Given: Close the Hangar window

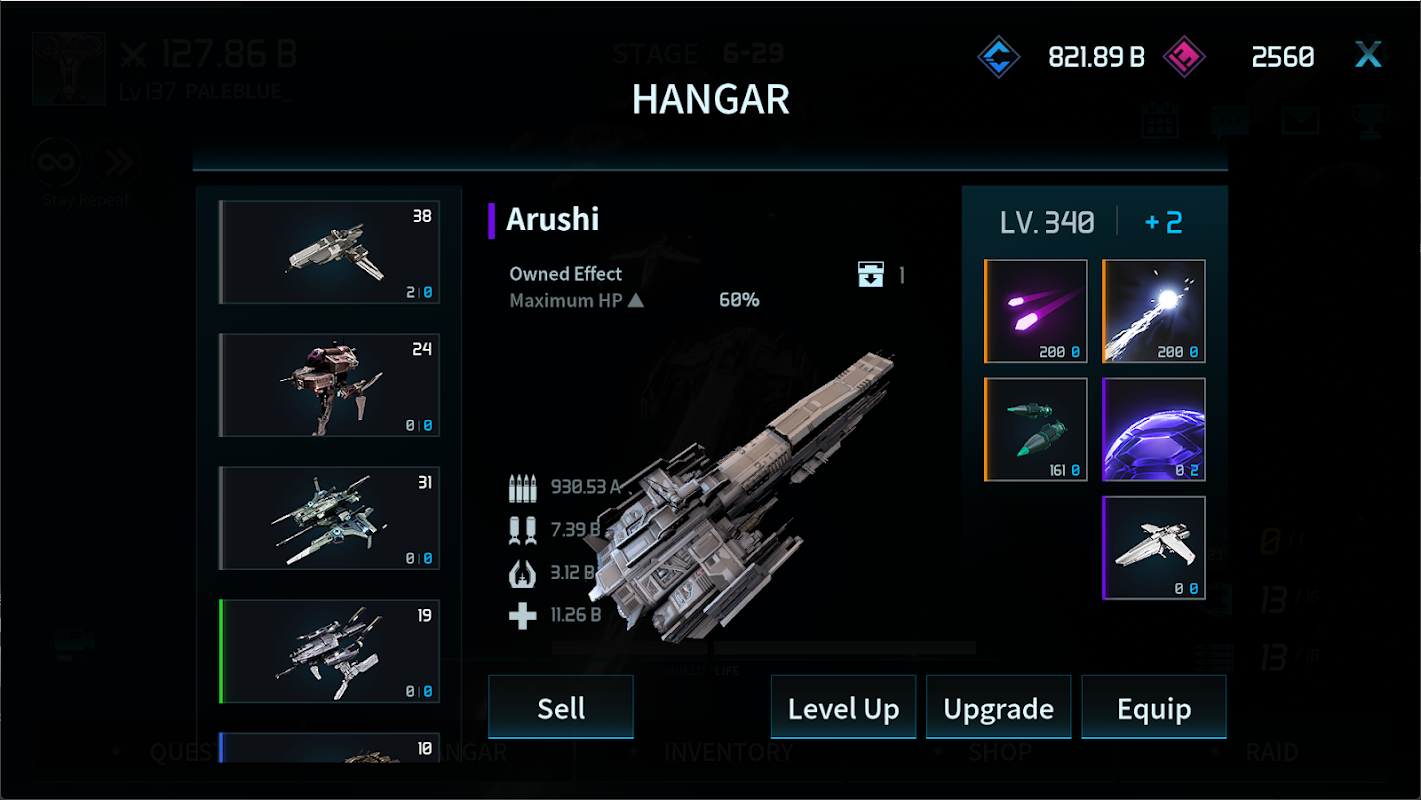Looking at the screenshot, I should pos(1368,55).
